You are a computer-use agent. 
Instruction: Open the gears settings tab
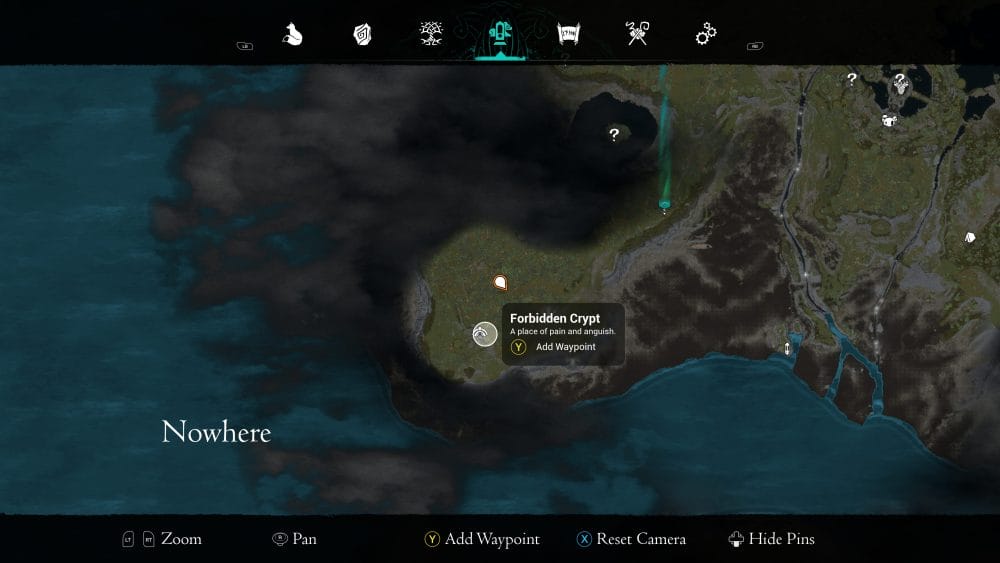pos(706,36)
